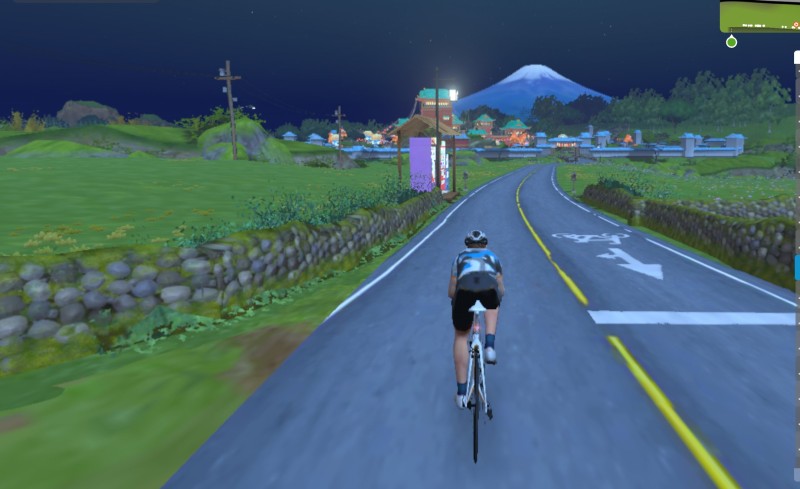
Task: Select the green circle marker below the minimap
Action: (x=731, y=42)
